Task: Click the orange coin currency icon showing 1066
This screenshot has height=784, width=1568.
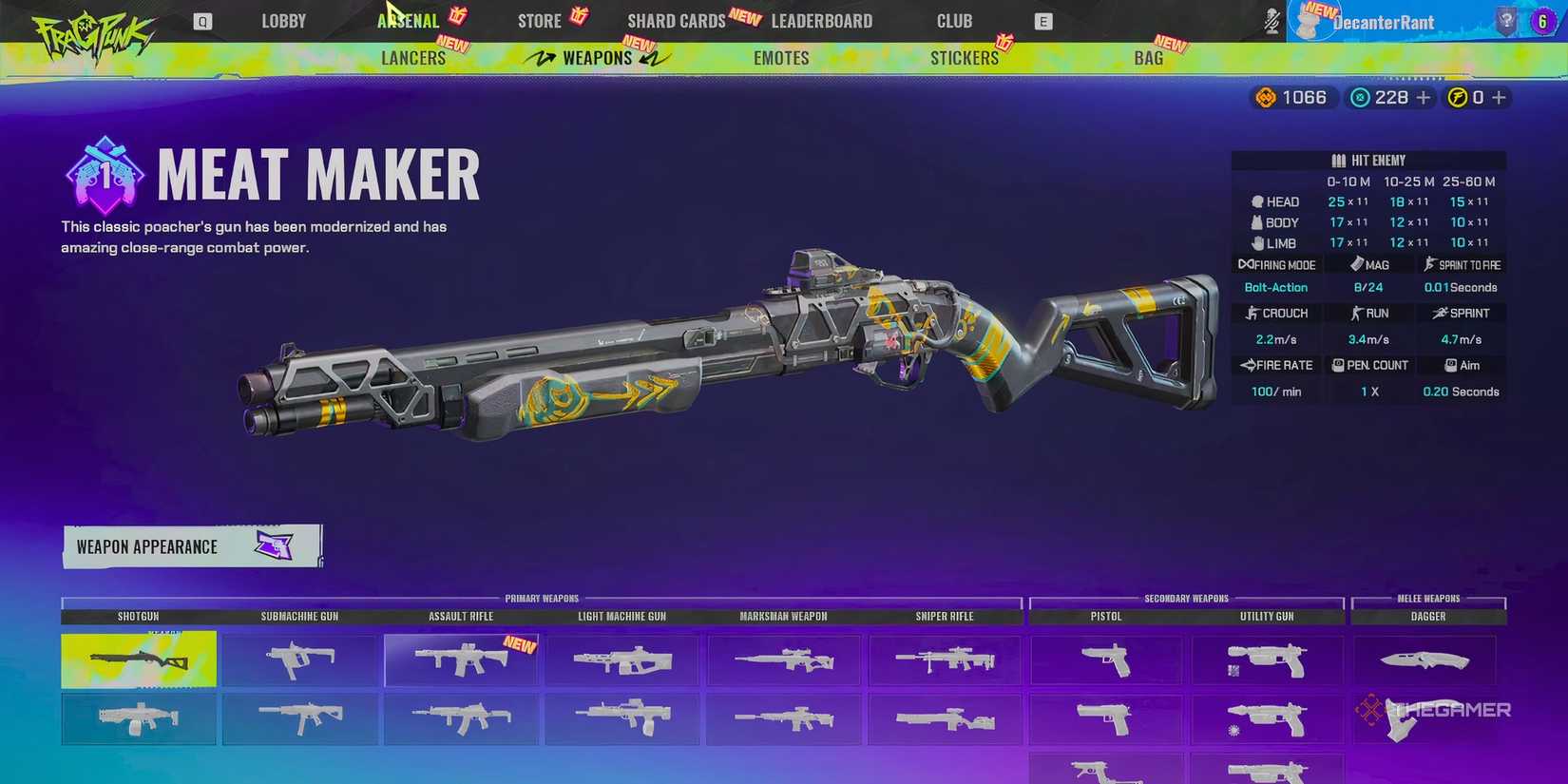Action: tap(1265, 96)
